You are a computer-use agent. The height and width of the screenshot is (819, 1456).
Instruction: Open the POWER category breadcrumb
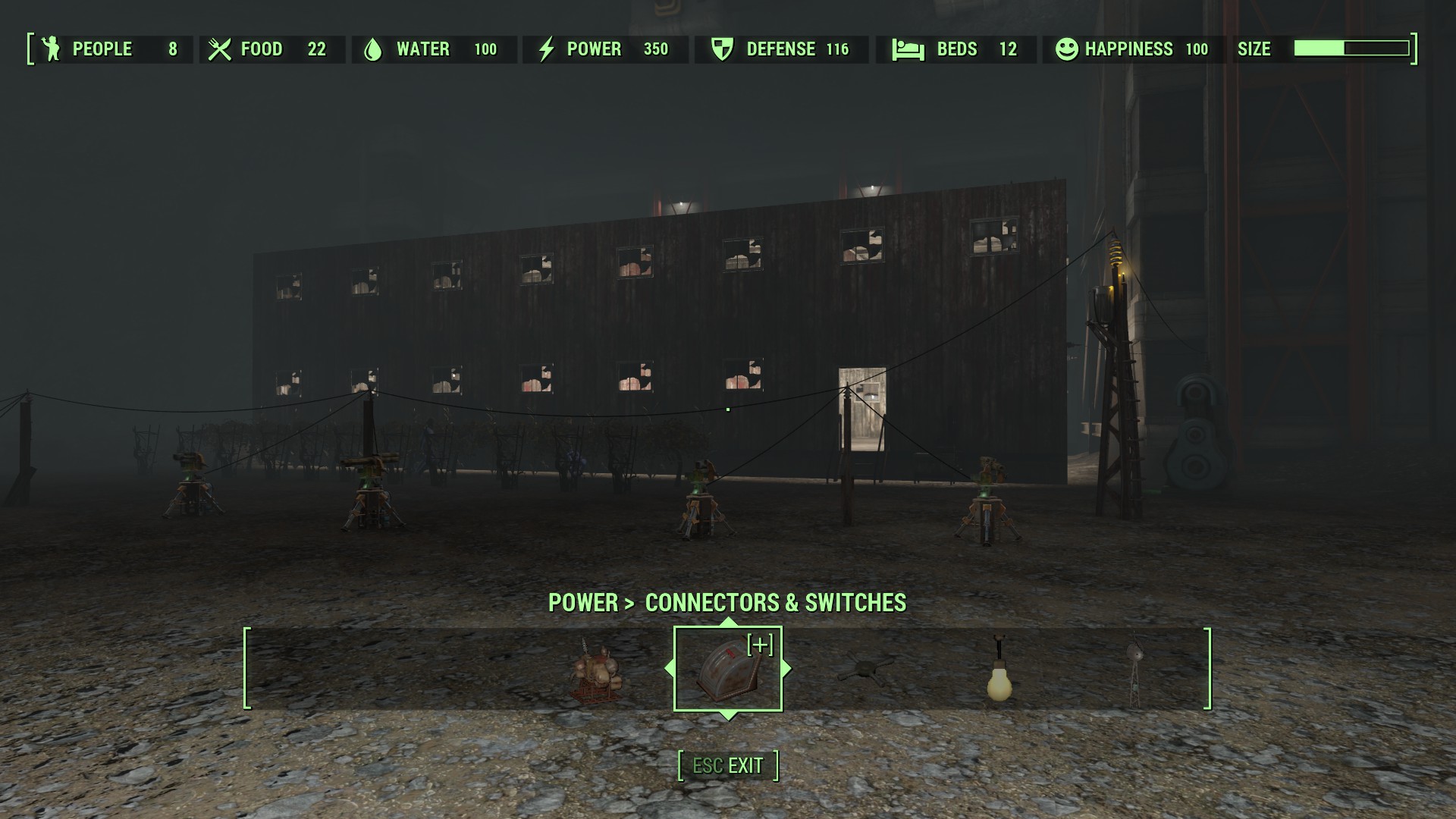584,603
